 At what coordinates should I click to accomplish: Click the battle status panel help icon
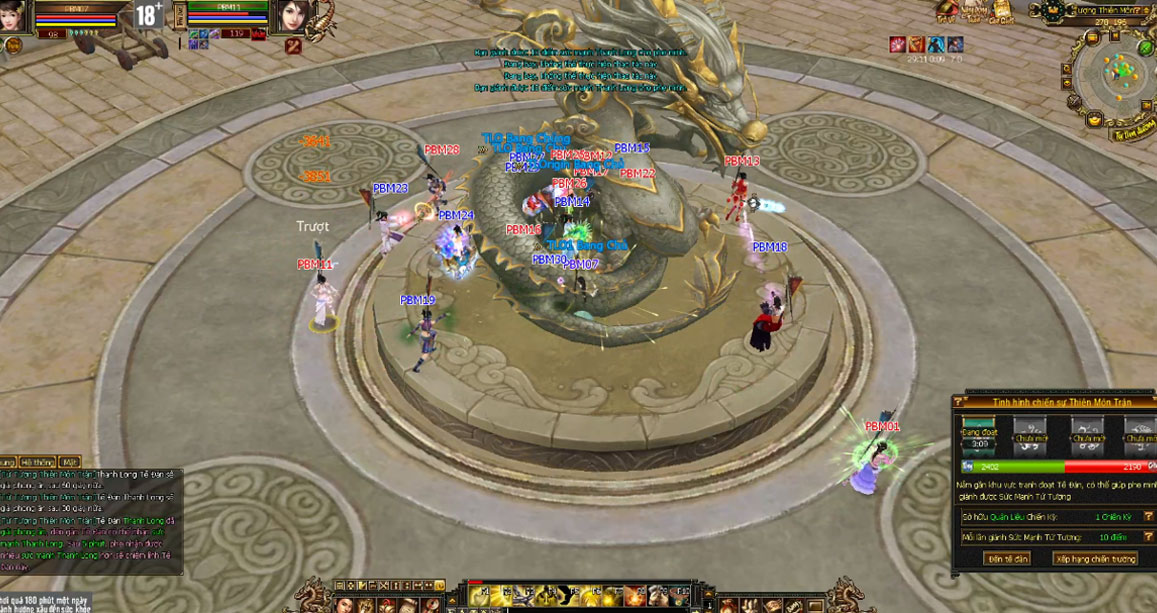(x=958, y=401)
